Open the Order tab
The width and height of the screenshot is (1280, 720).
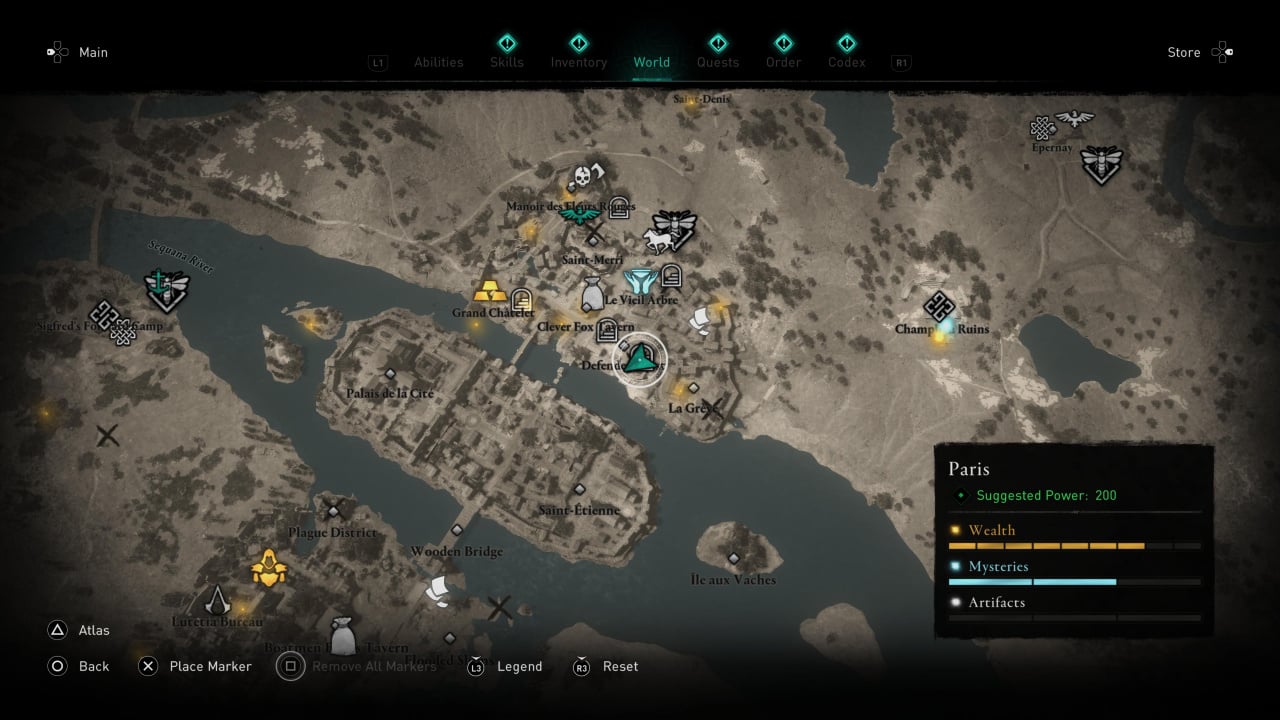[783, 62]
